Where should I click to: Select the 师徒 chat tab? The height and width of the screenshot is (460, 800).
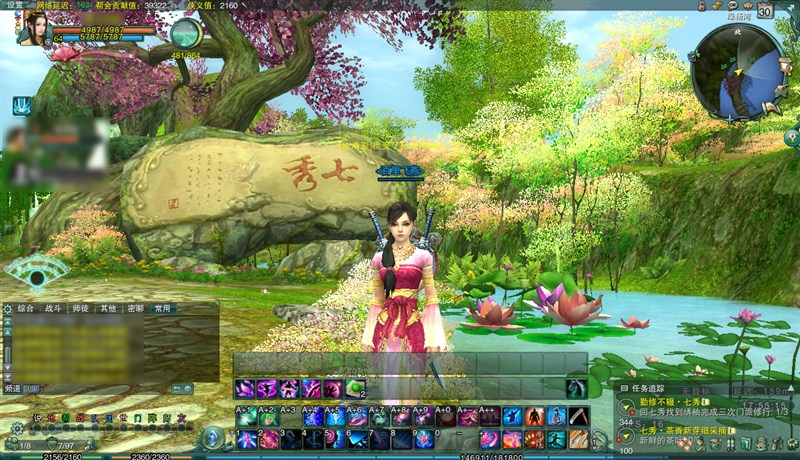click(x=81, y=309)
